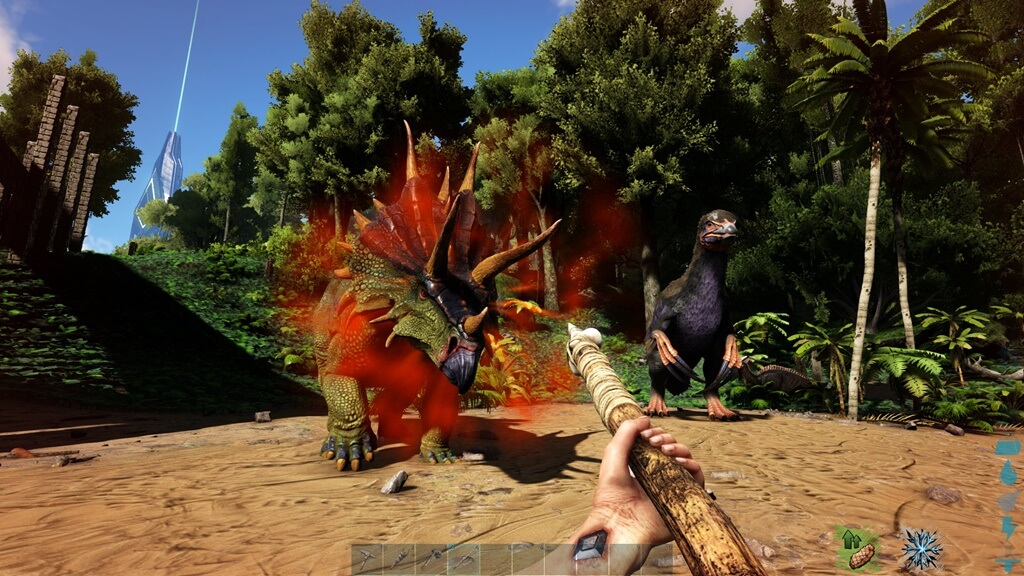The image size is (1024, 576).
Task: Click the snowflake cold status icon
Action: (x=919, y=549)
